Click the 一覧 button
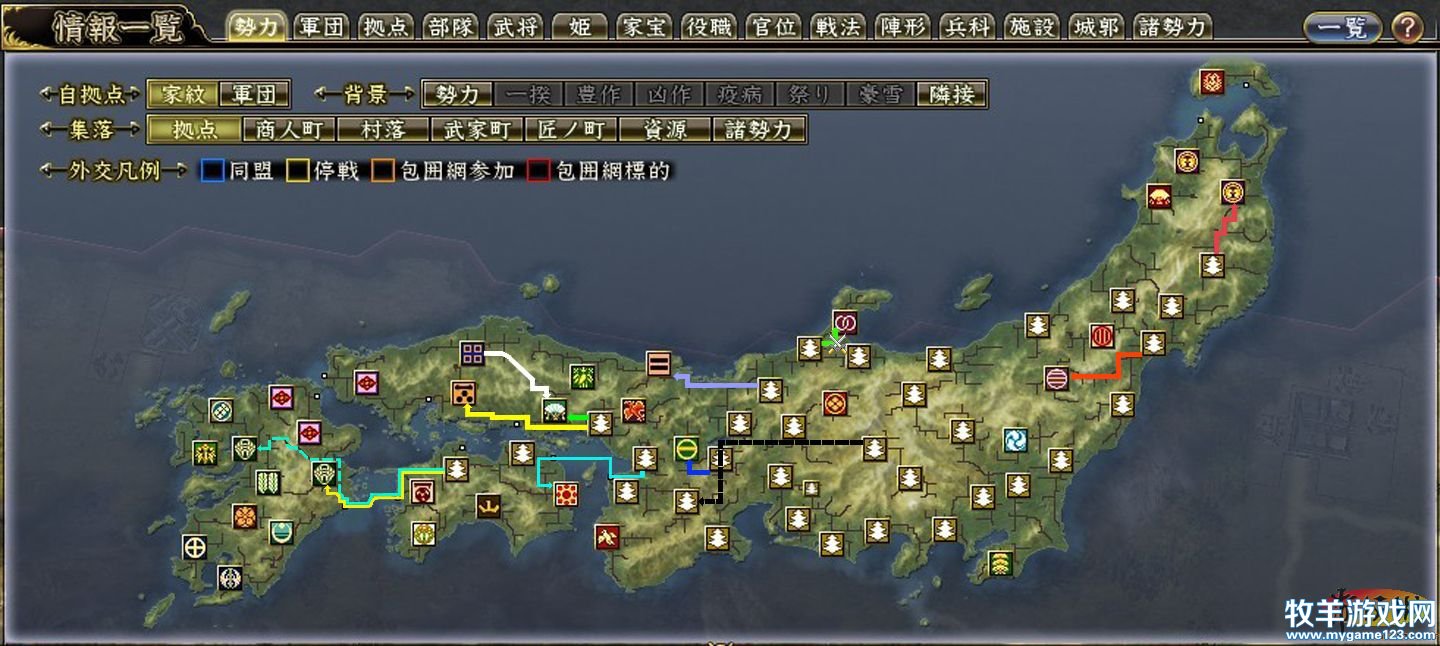This screenshot has height=646, width=1440. [1342, 28]
